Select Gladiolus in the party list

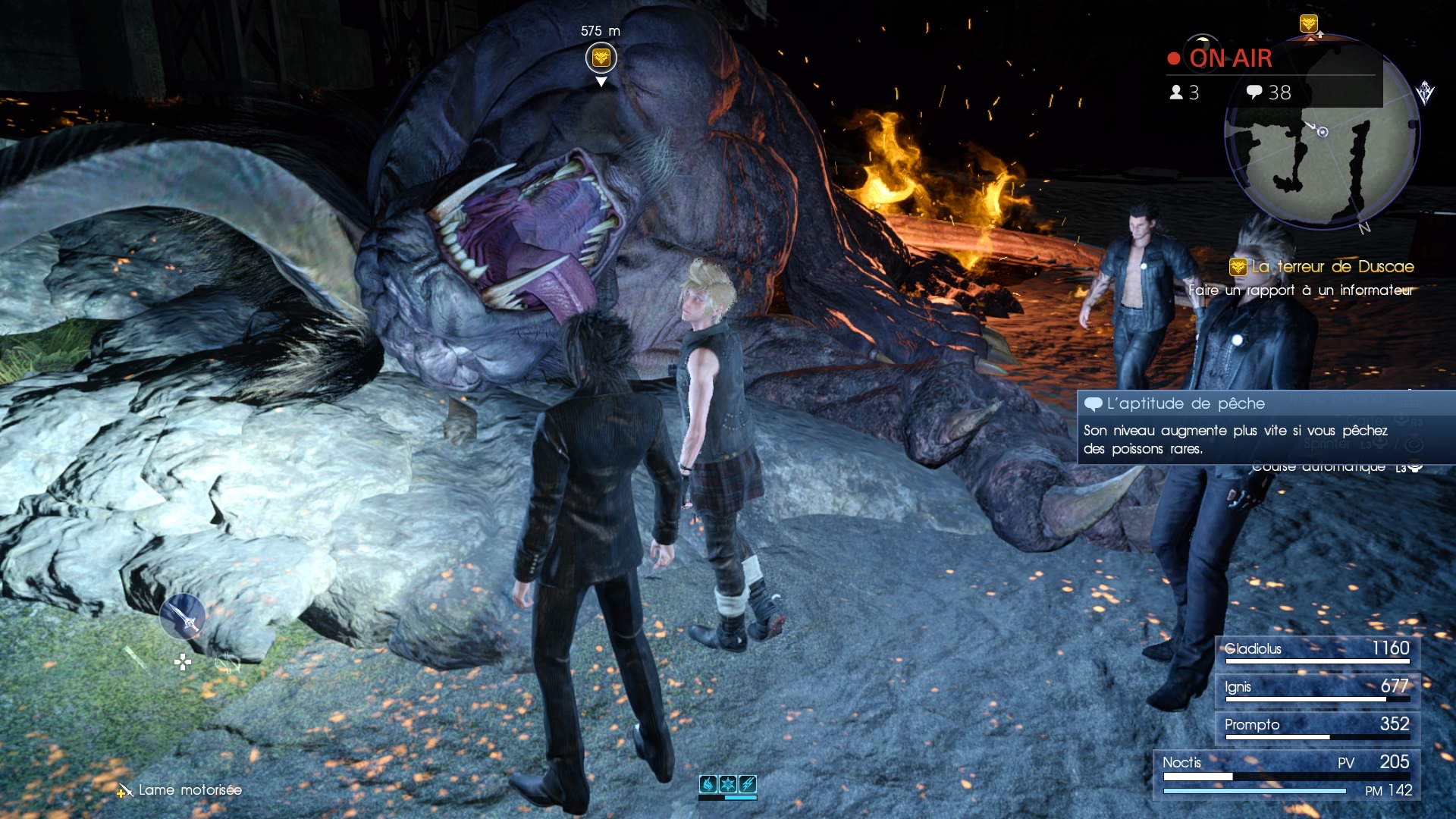coord(1316,650)
